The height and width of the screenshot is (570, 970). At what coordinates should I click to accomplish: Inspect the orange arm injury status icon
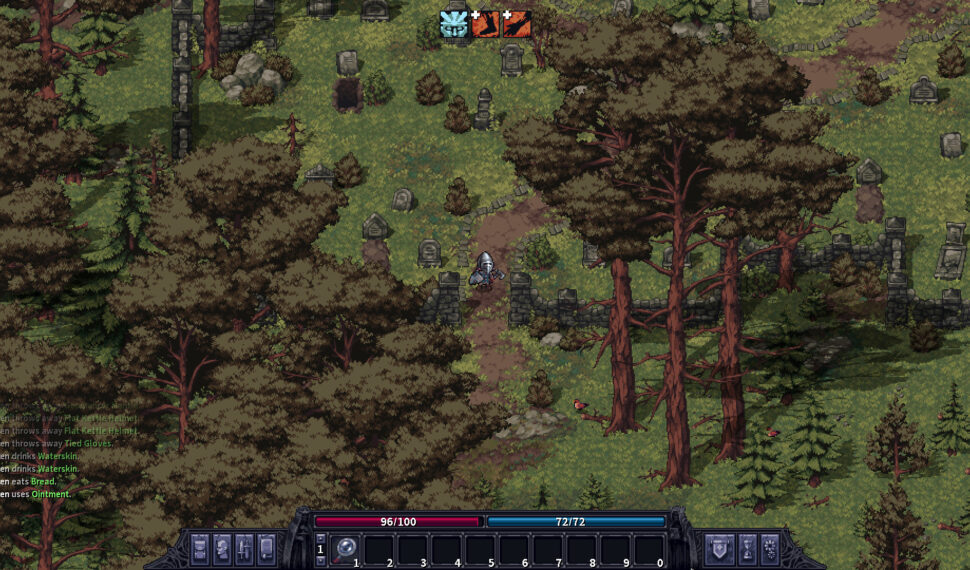[x=517, y=24]
